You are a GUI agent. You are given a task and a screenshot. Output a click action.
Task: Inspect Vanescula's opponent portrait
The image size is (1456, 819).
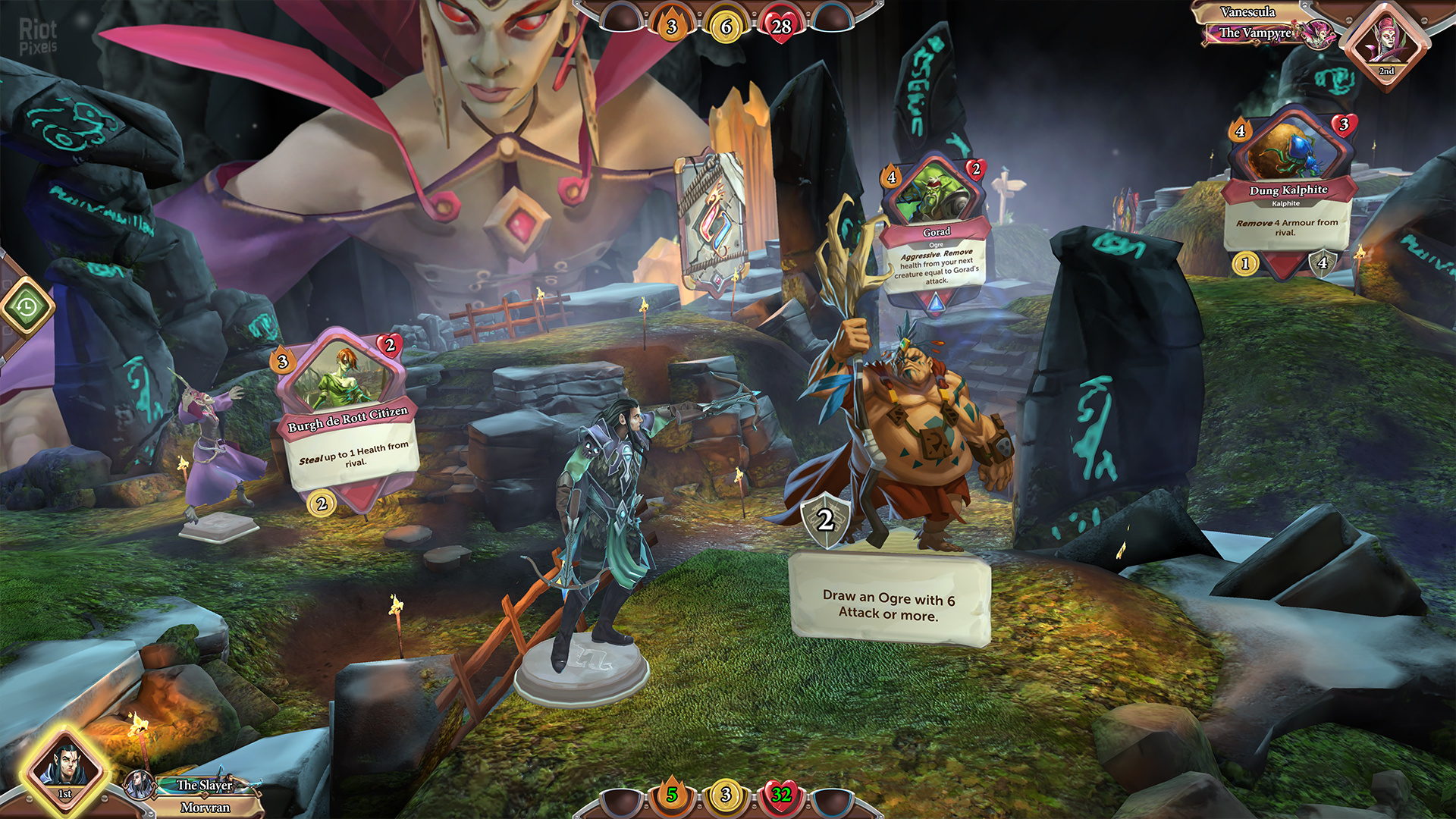click(x=1386, y=44)
